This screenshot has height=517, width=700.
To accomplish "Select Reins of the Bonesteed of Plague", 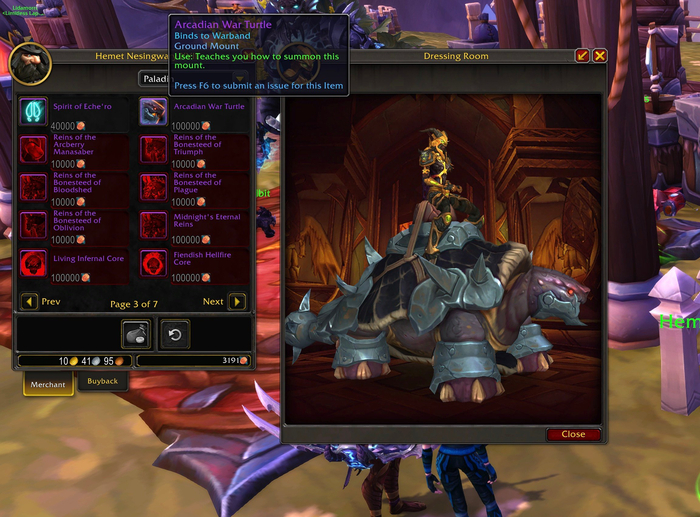I will [154, 187].
